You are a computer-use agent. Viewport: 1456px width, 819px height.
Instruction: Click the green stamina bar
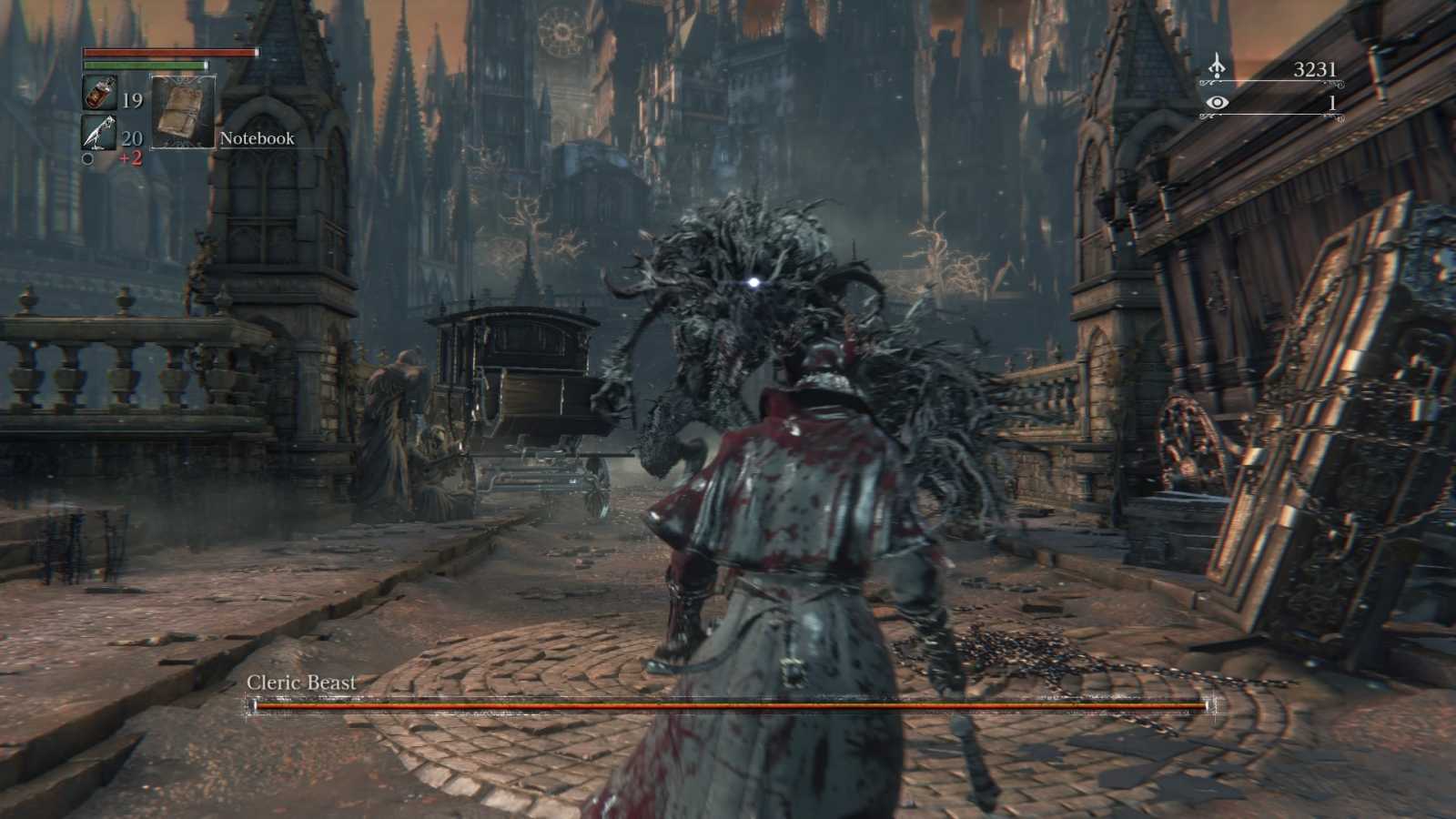(x=146, y=66)
